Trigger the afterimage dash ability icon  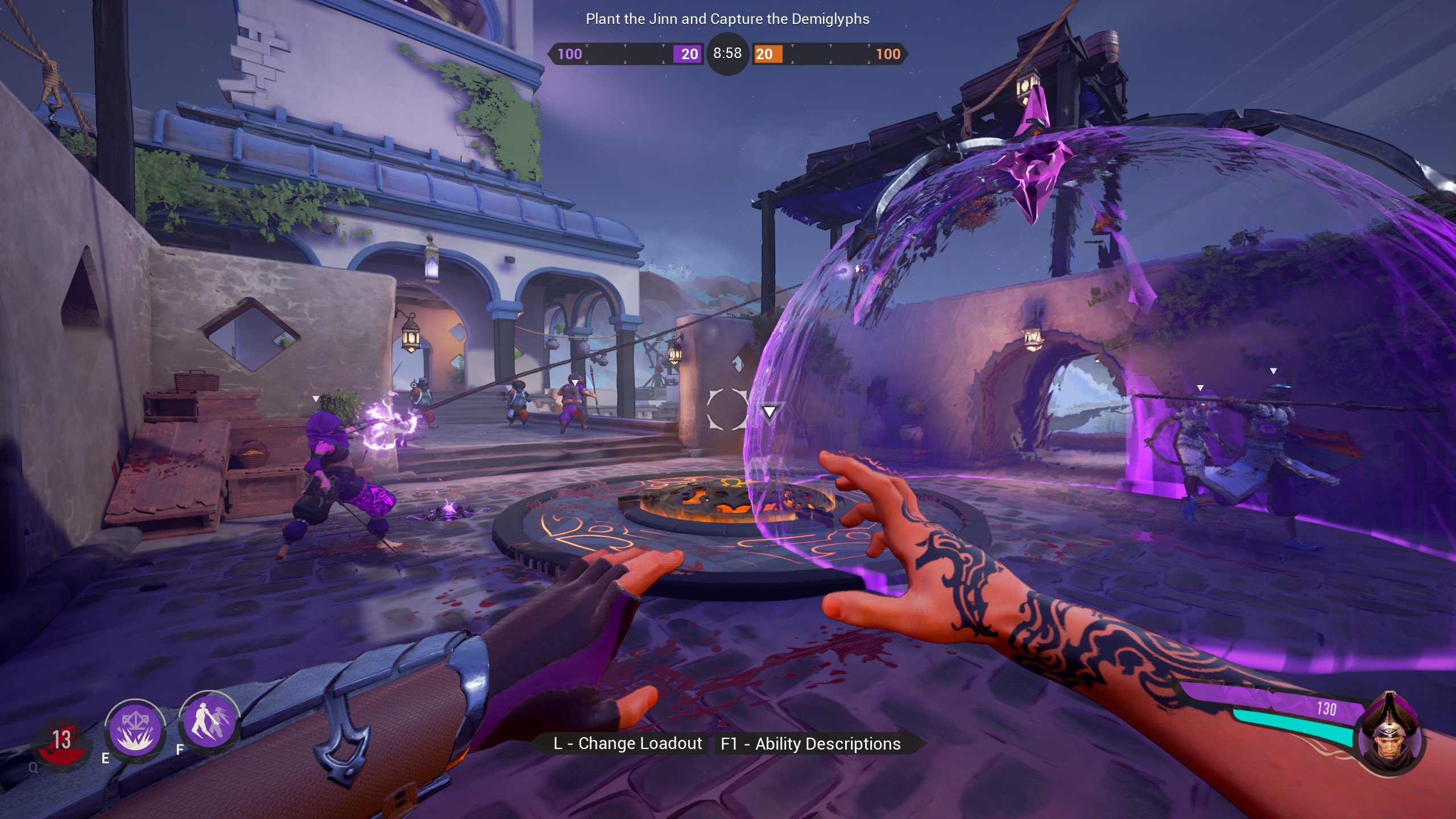click(x=208, y=723)
